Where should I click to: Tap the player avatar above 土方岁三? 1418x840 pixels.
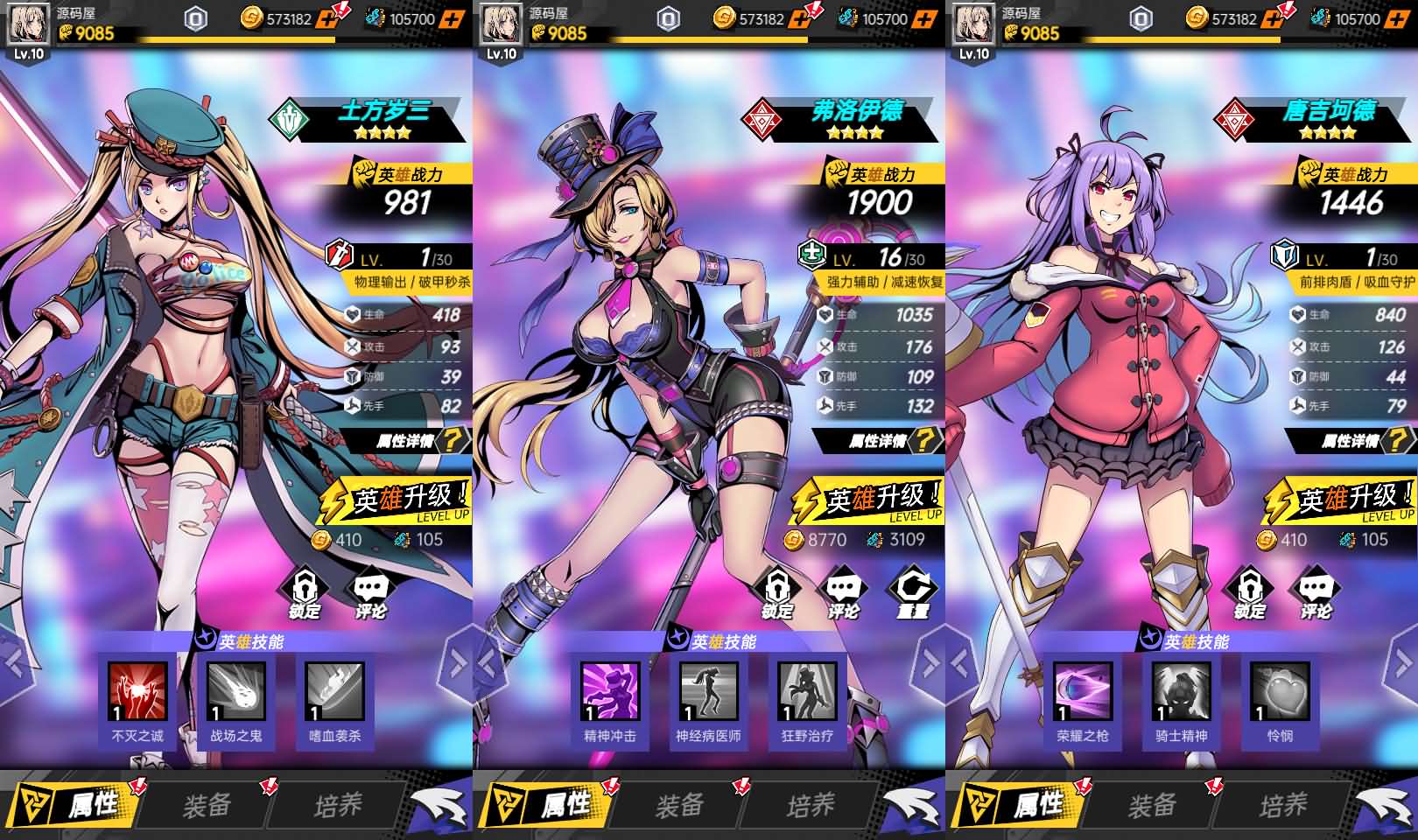(x=28, y=24)
